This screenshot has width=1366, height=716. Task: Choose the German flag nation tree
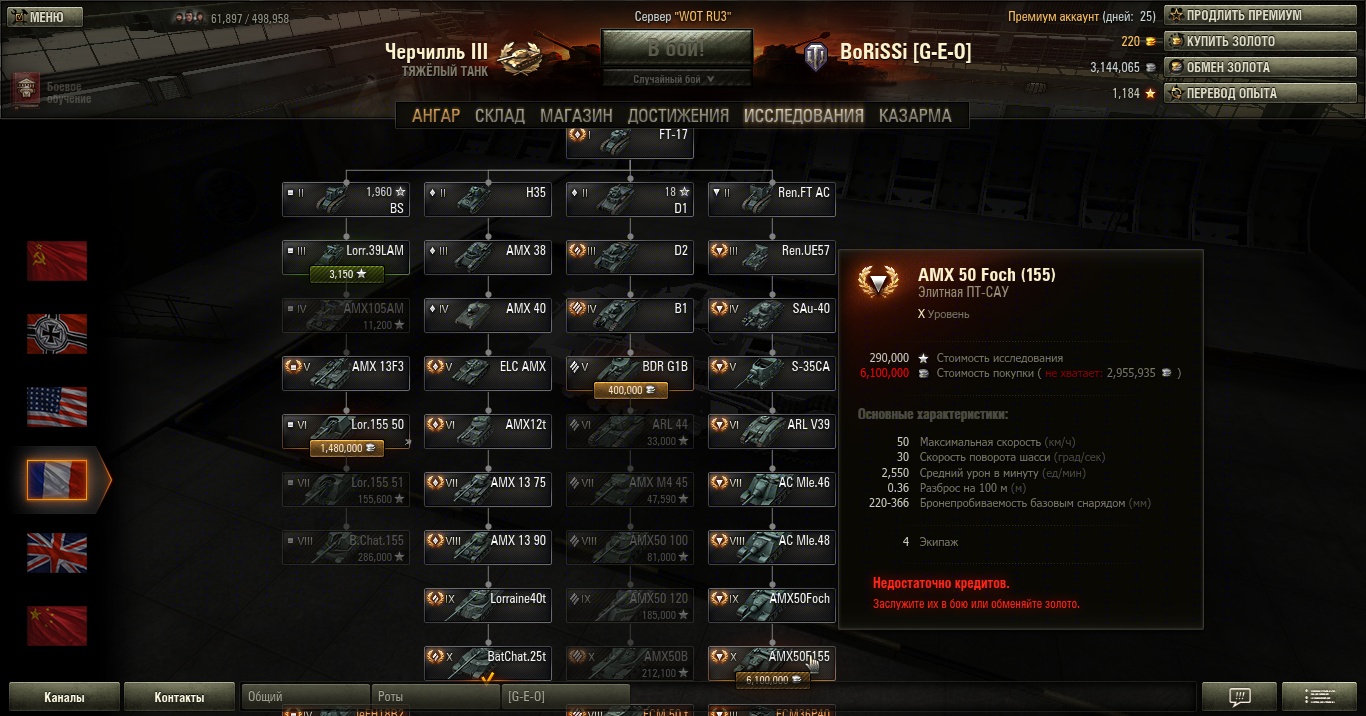57,334
